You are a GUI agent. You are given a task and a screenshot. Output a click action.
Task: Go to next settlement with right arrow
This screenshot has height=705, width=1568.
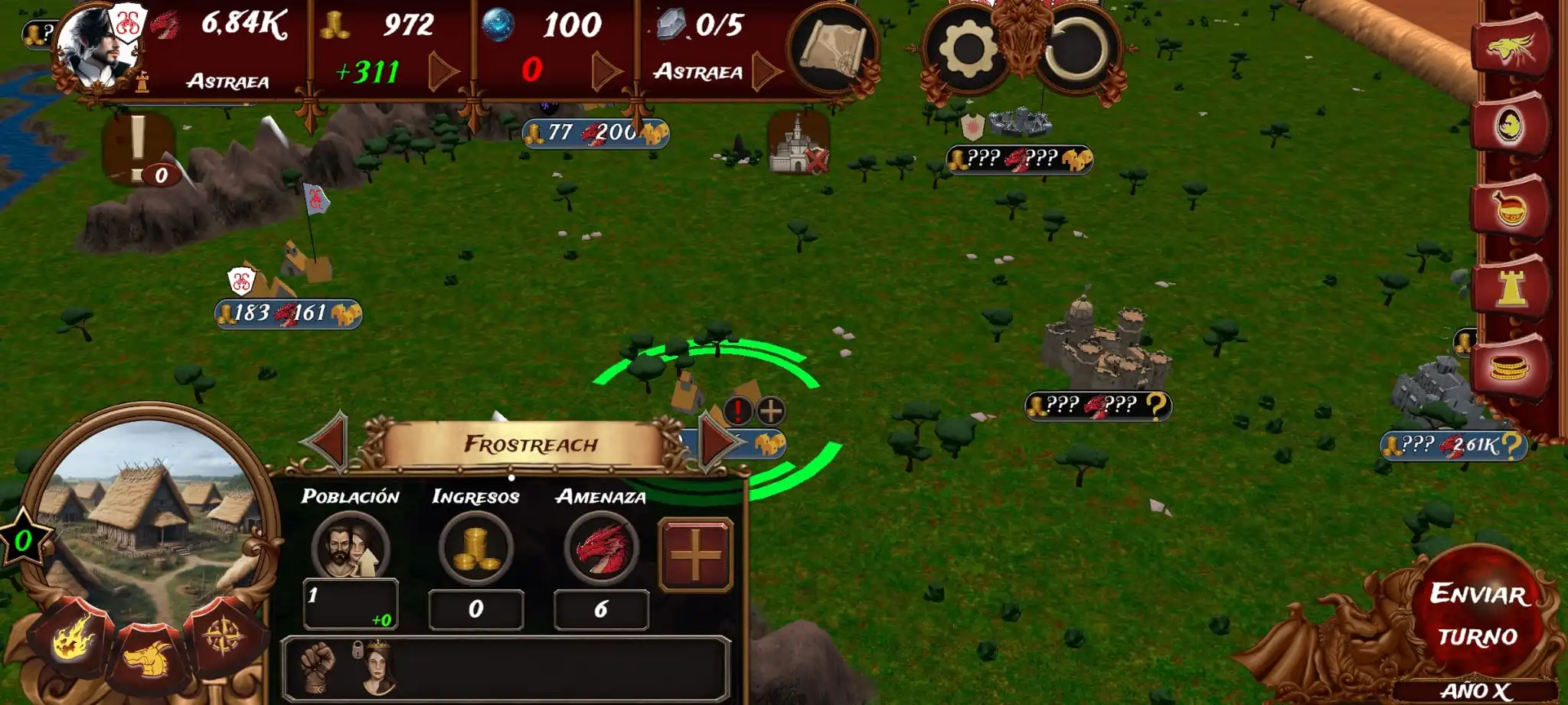[x=717, y=442]
